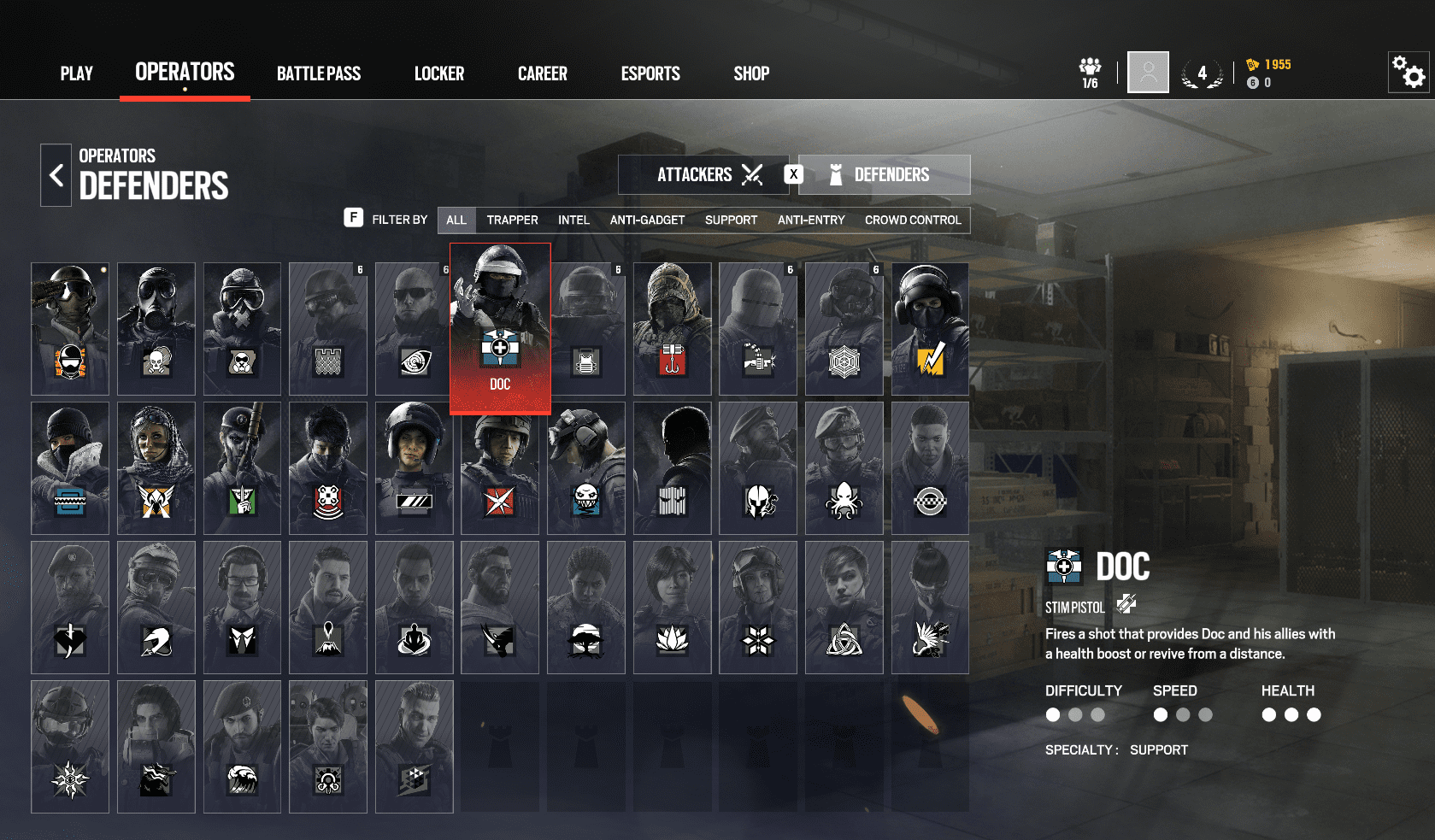Visit the Shop
The image size is (1435, 840).
(751, 73)
